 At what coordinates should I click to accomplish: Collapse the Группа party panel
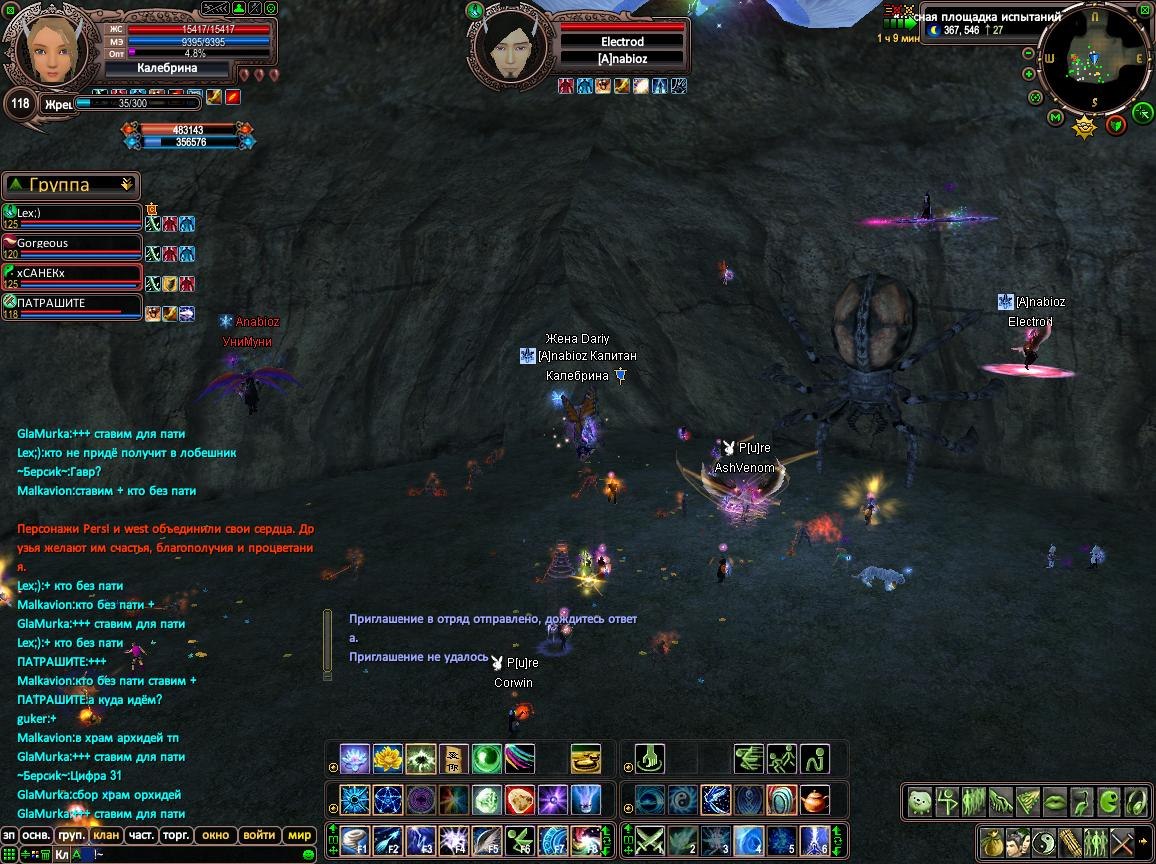coord(126,185)
